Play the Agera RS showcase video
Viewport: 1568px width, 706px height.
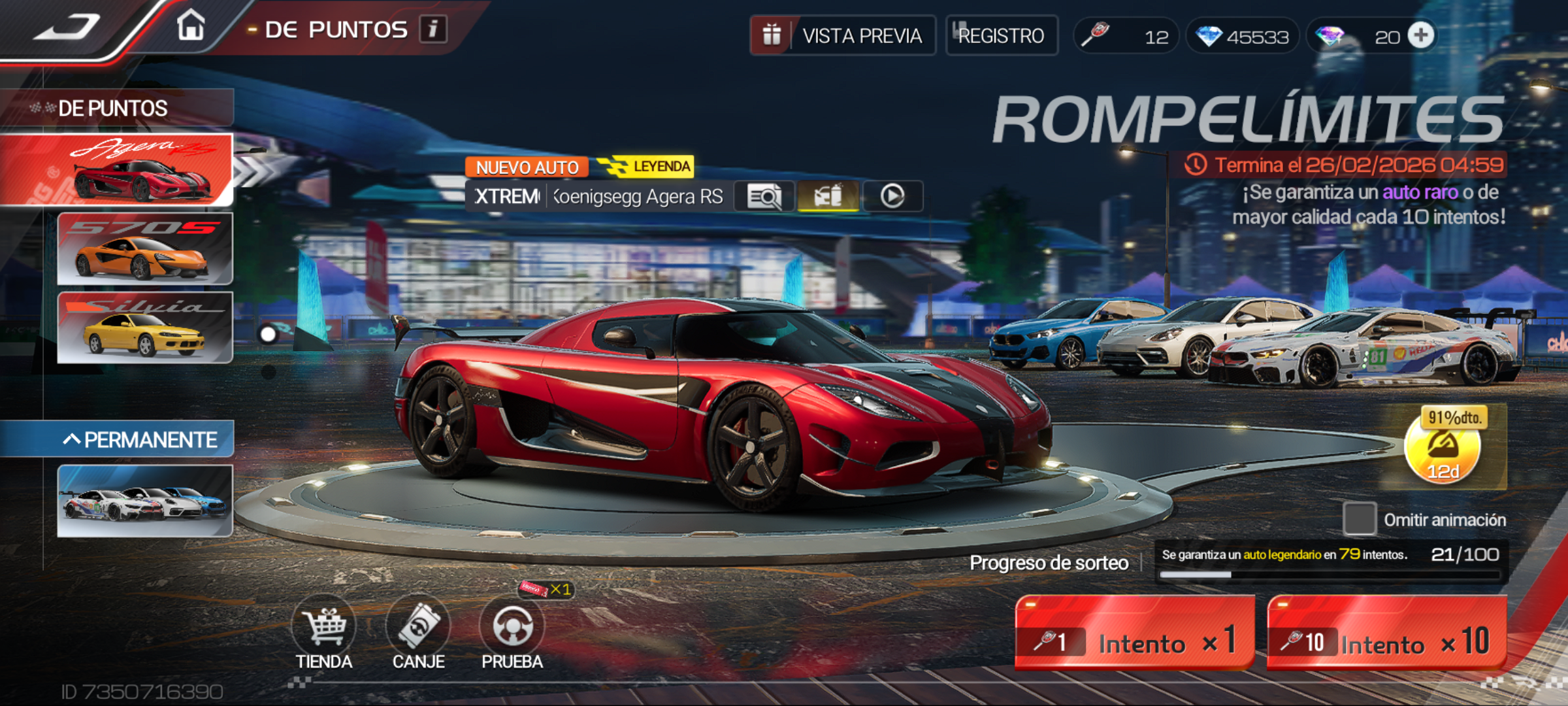click(x=892, y=196)
